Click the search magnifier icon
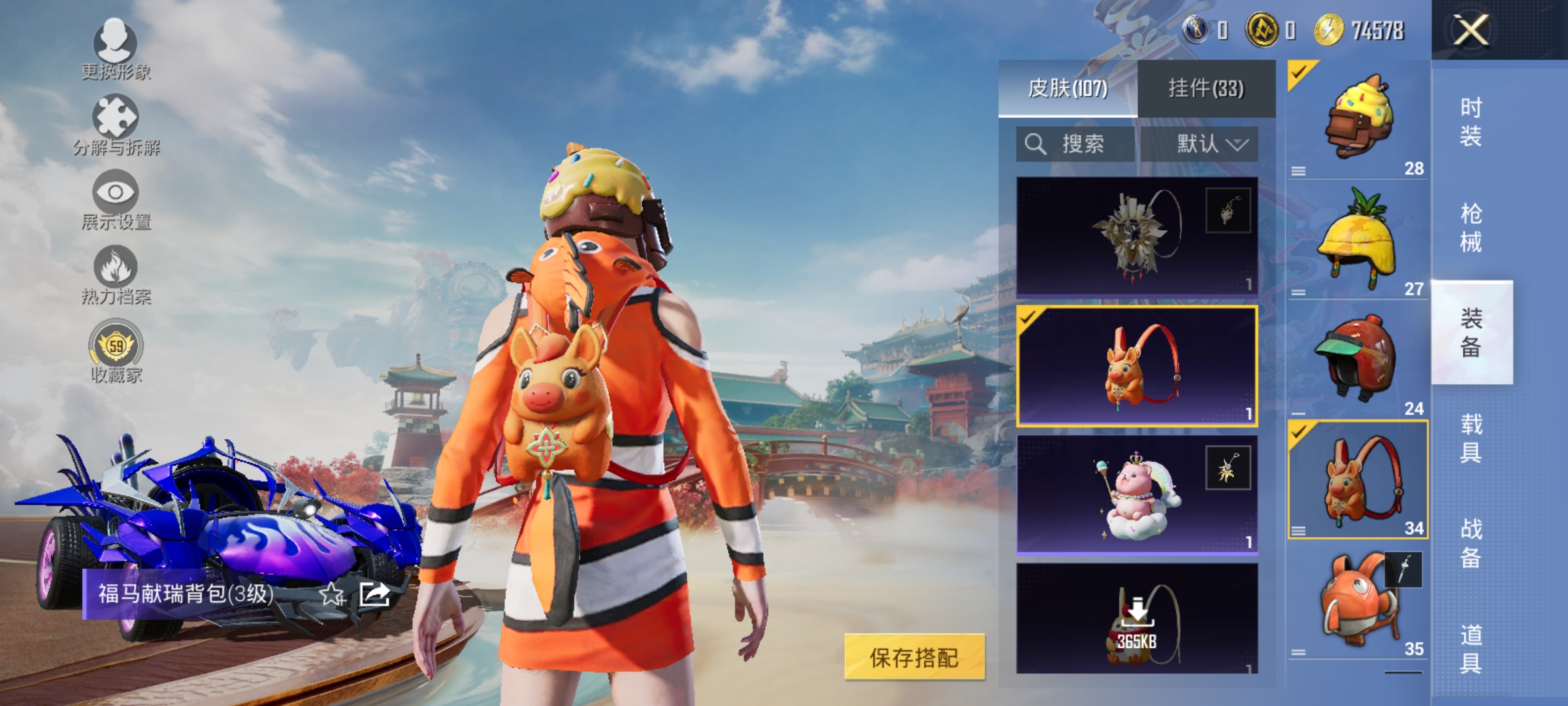Screen dimensions: 1568x706 coord(1036,144)
